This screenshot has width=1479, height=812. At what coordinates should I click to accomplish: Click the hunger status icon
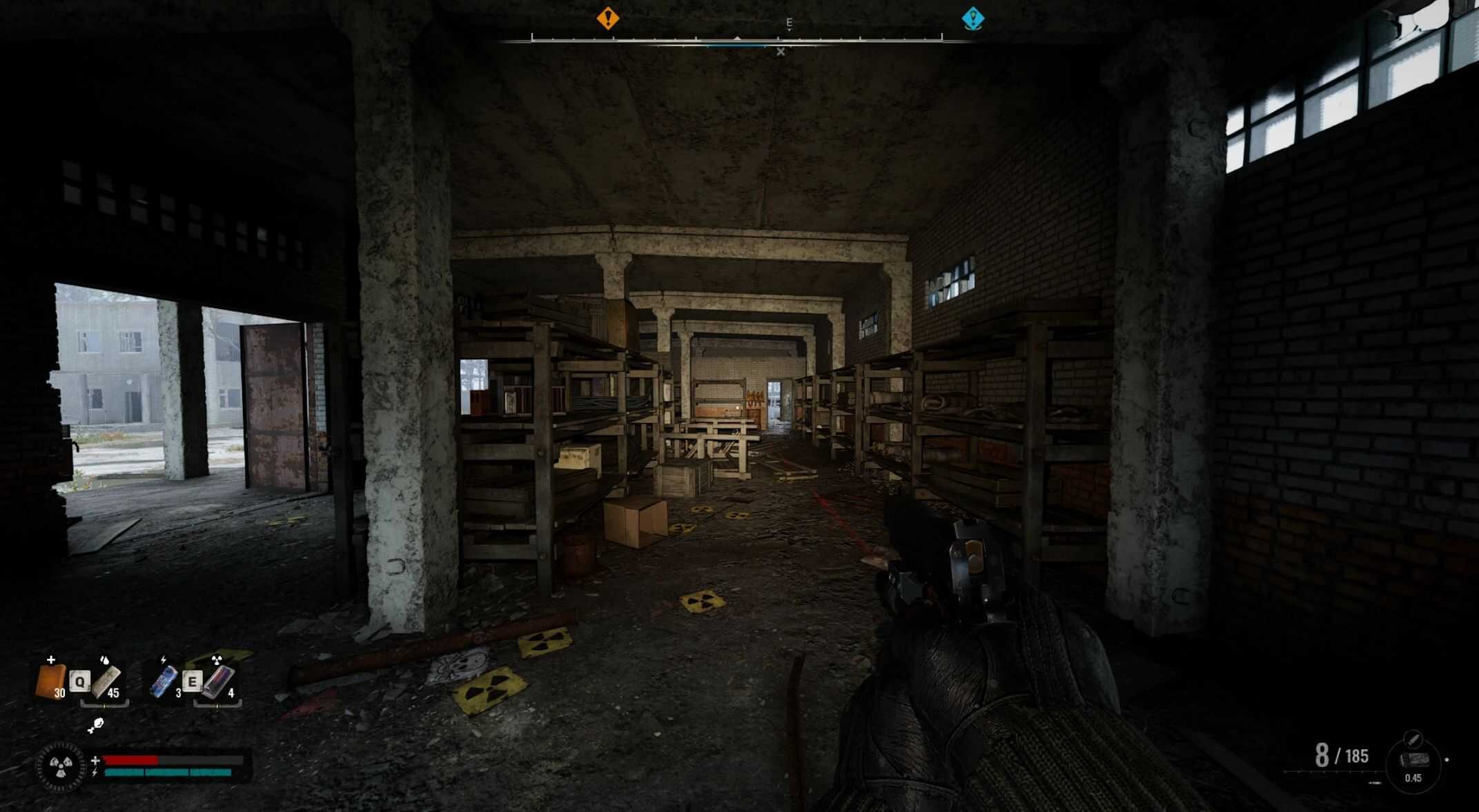click(x=96, y=724)
